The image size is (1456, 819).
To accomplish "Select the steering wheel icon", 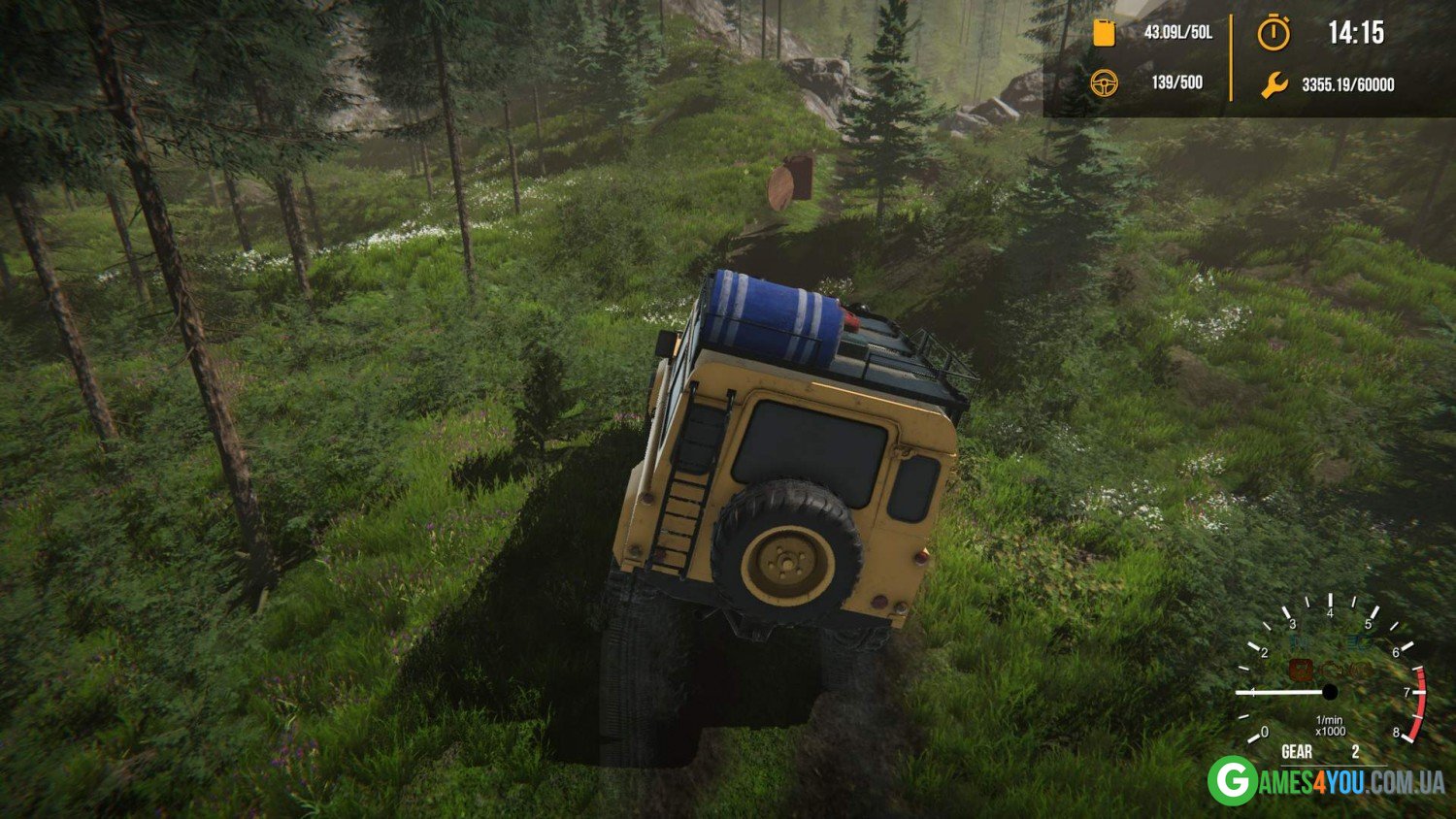I will 1105,83.
